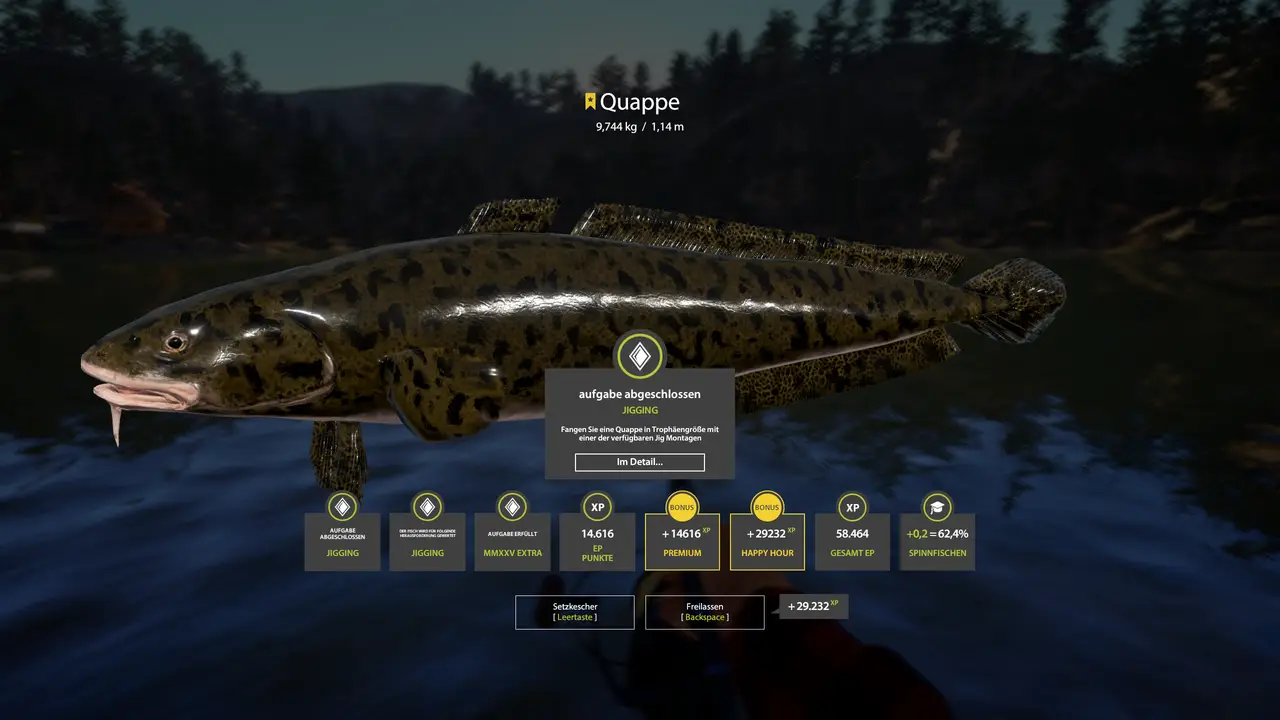Select the Premium bonus XP tile
The width and height of the screenshot is (1280, 720).
coord(682,541)
